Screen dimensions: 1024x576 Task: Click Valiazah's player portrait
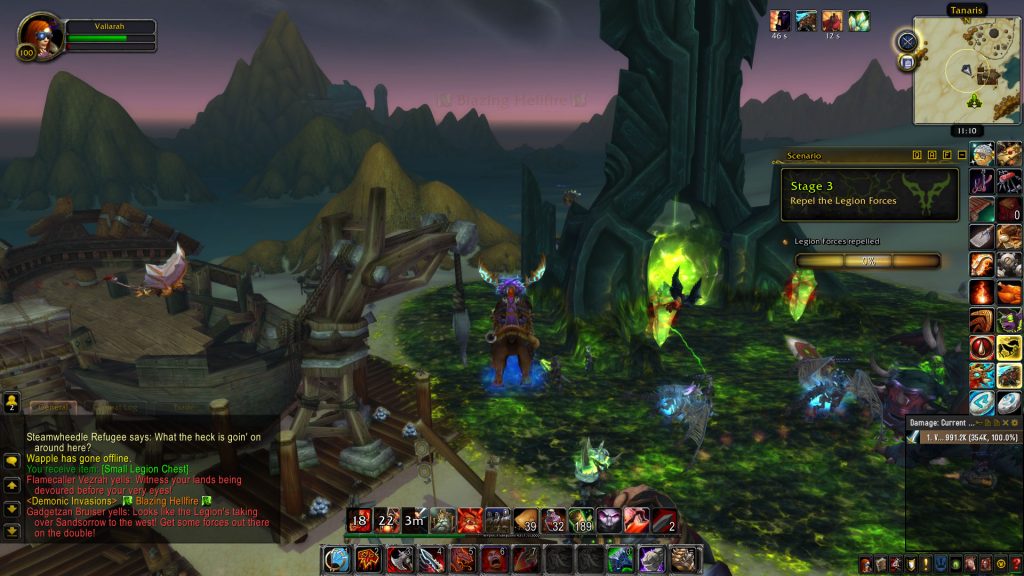[39, 35]
